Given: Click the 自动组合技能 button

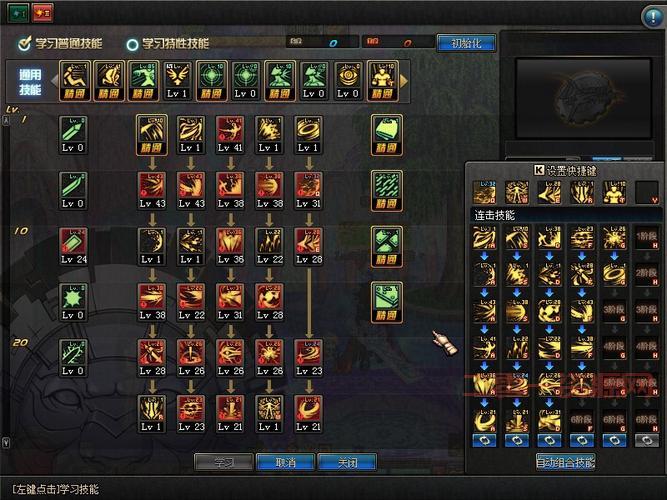Looking at the screenshot, I should [565, 462].
